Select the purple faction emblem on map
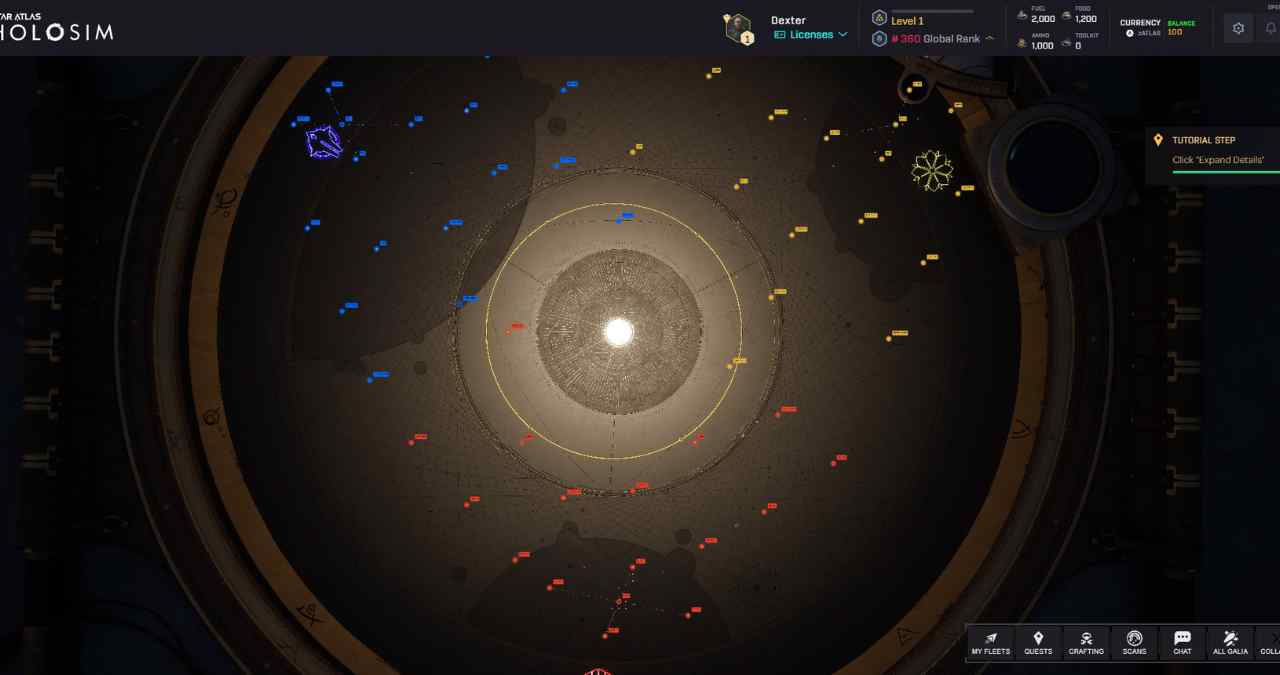1280x675 pixels. point(323,142)
